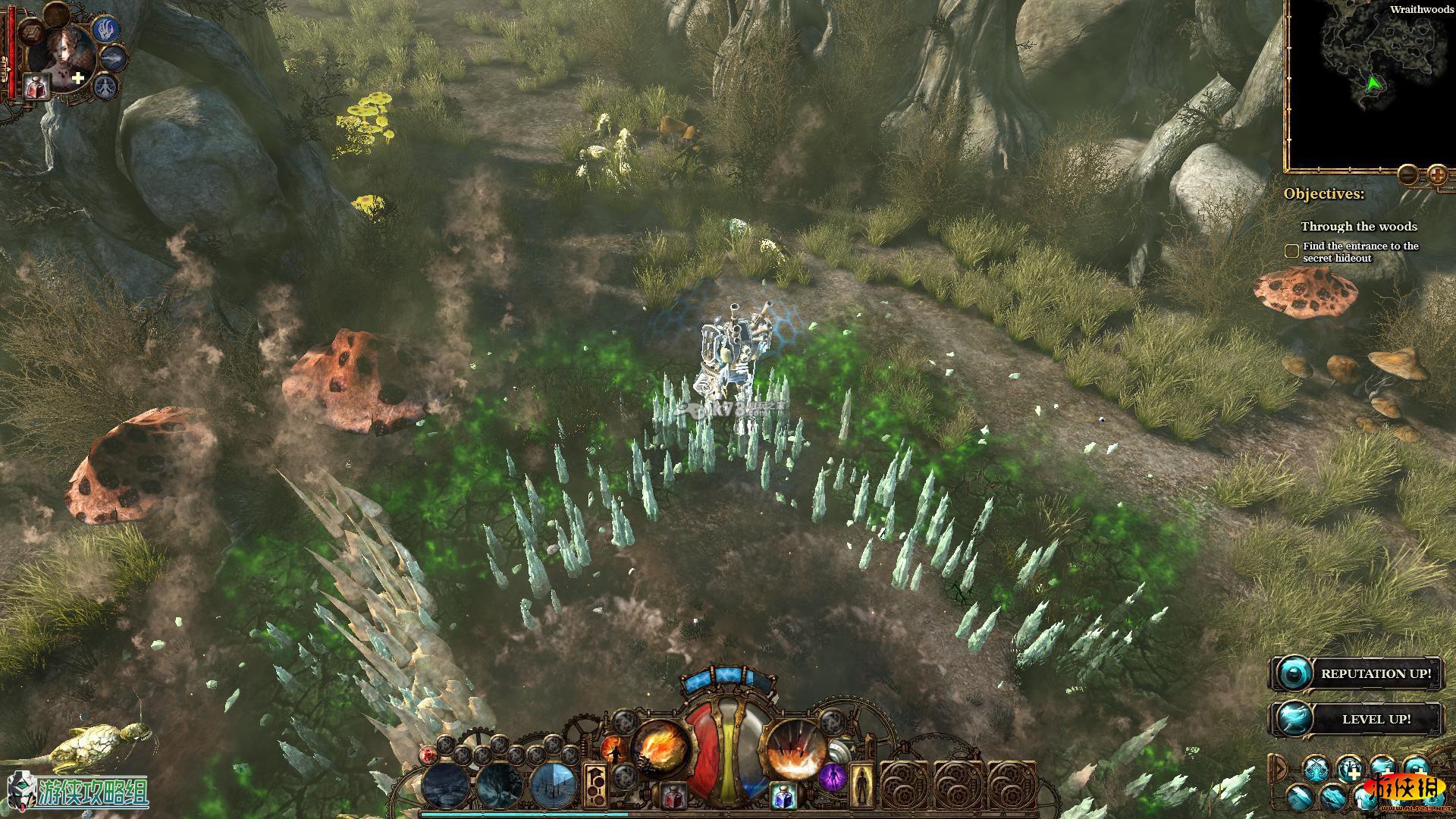The image size is (1456, 819).
Task: Zoom in the minimap with plus button
Action: tap(1437, 175)
